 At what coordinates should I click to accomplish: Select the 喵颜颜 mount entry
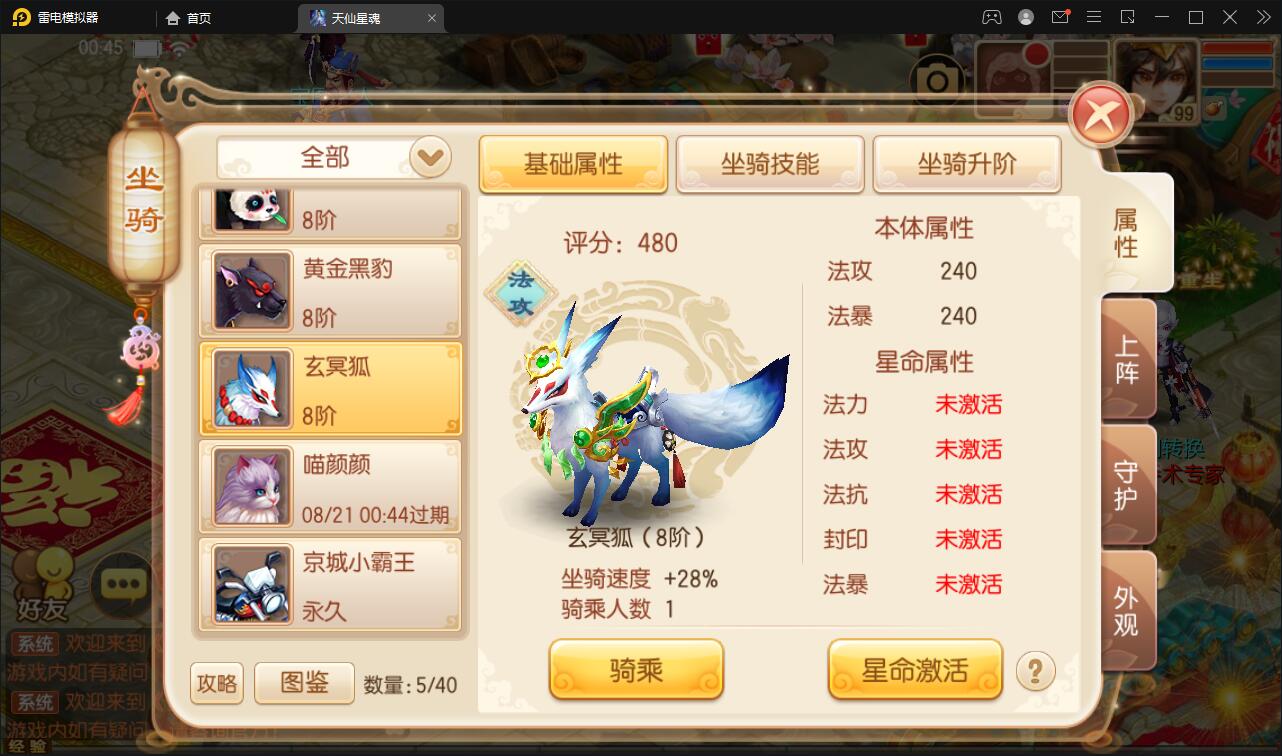pos(331,486)
